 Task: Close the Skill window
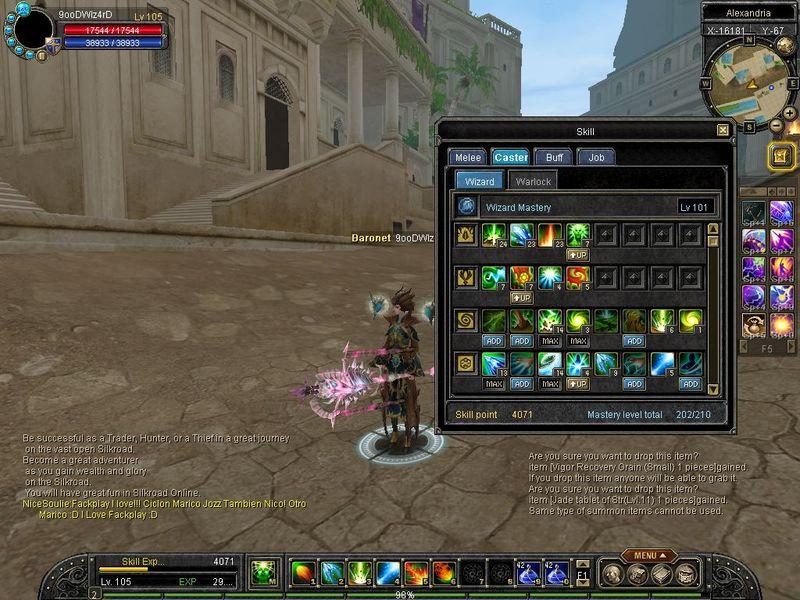[723, 130]
